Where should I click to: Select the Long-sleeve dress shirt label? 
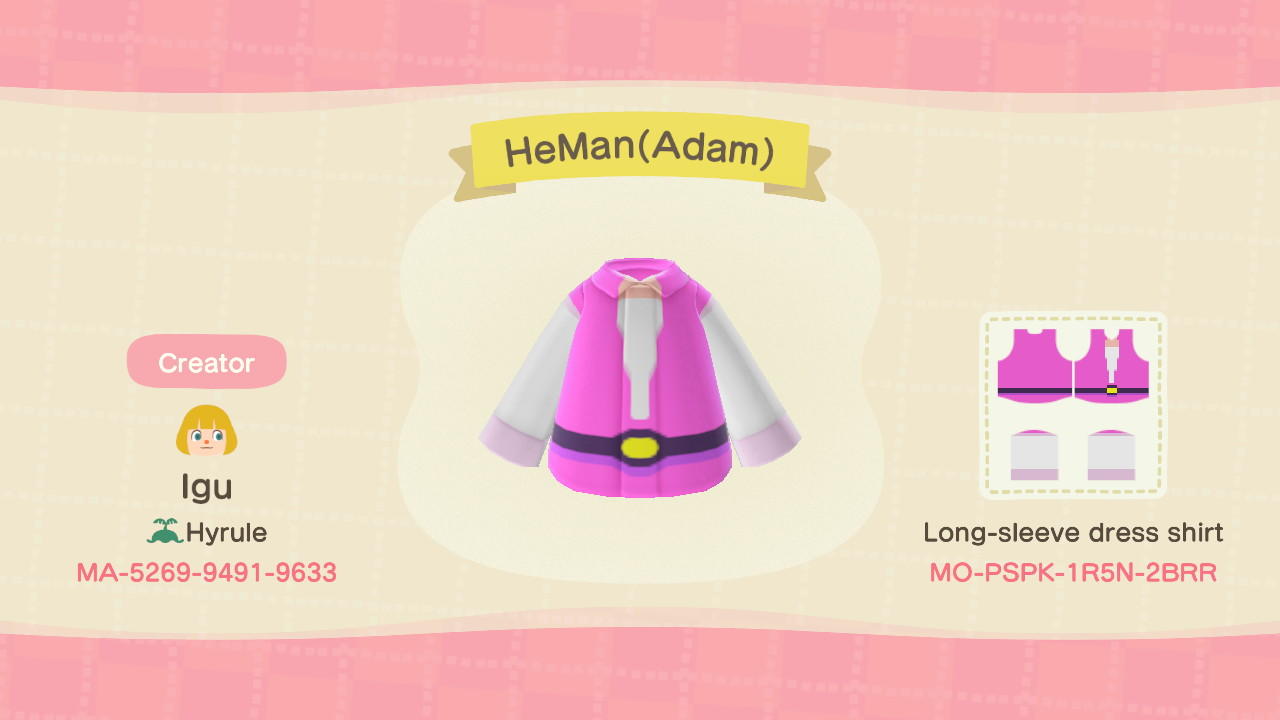pos(1075,533)
